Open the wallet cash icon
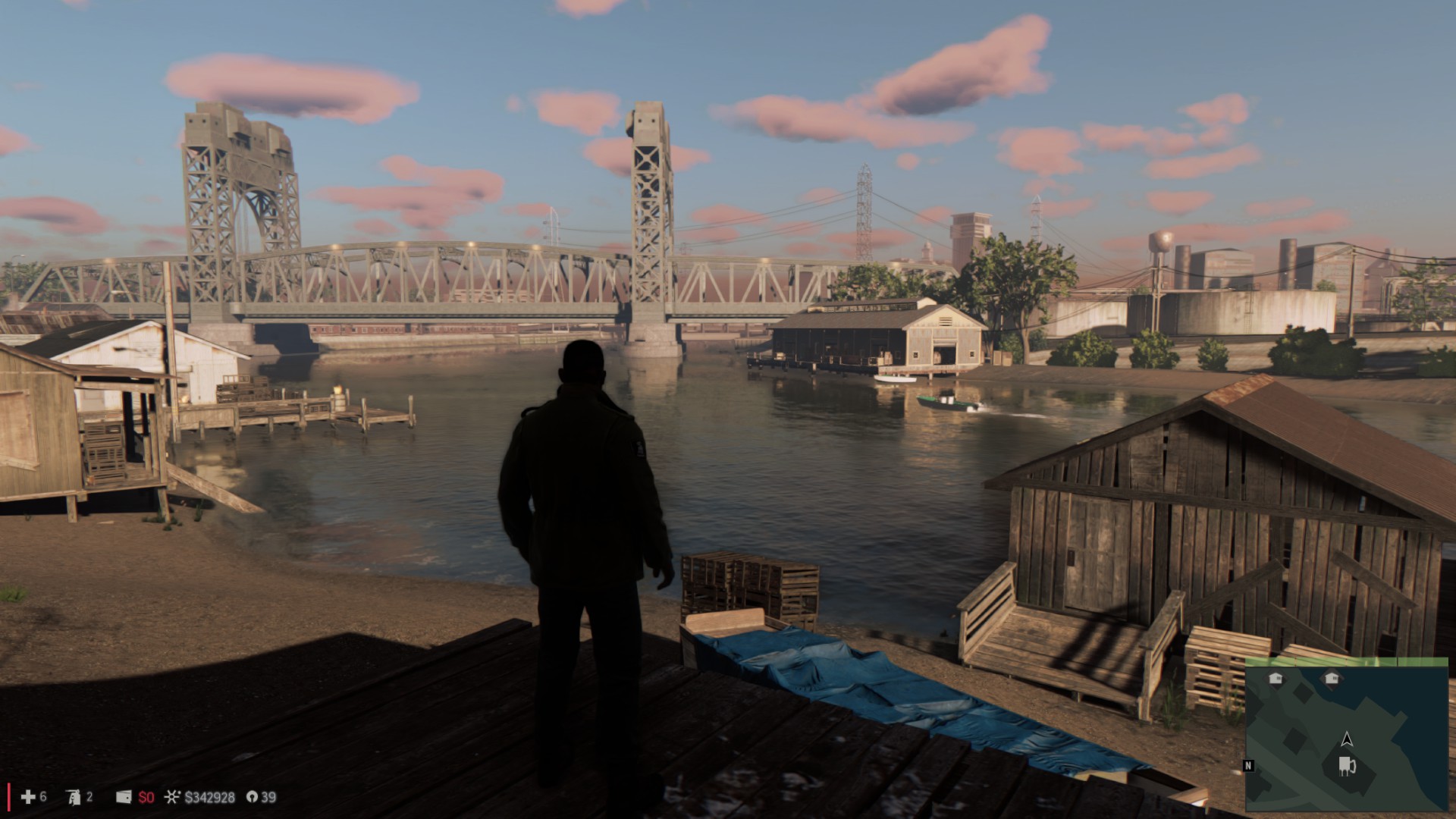This screenshot has height=819, width=1456. [x=124, y=797]
